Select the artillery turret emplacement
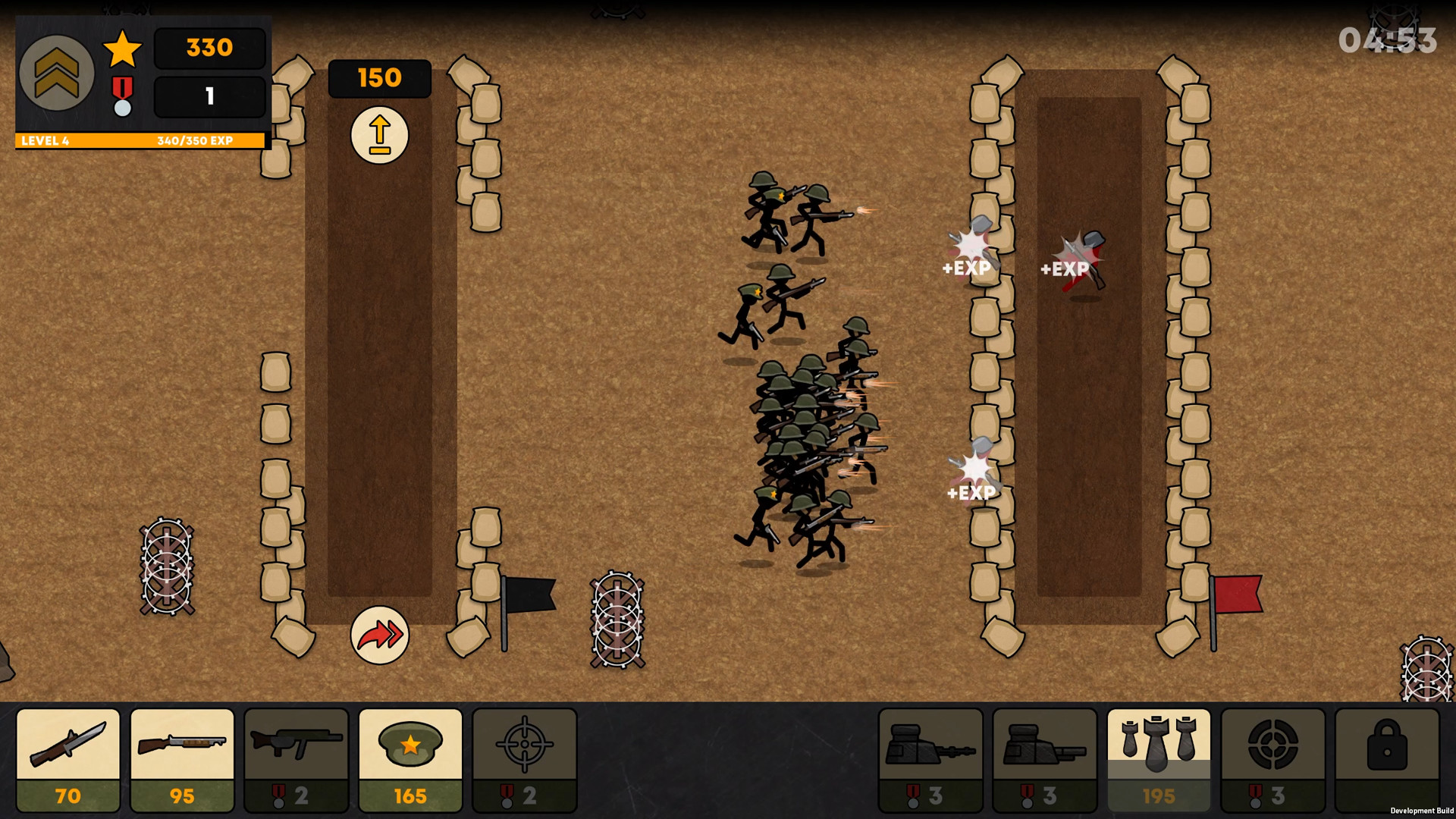1456x819 pixels. (1045, 761)
